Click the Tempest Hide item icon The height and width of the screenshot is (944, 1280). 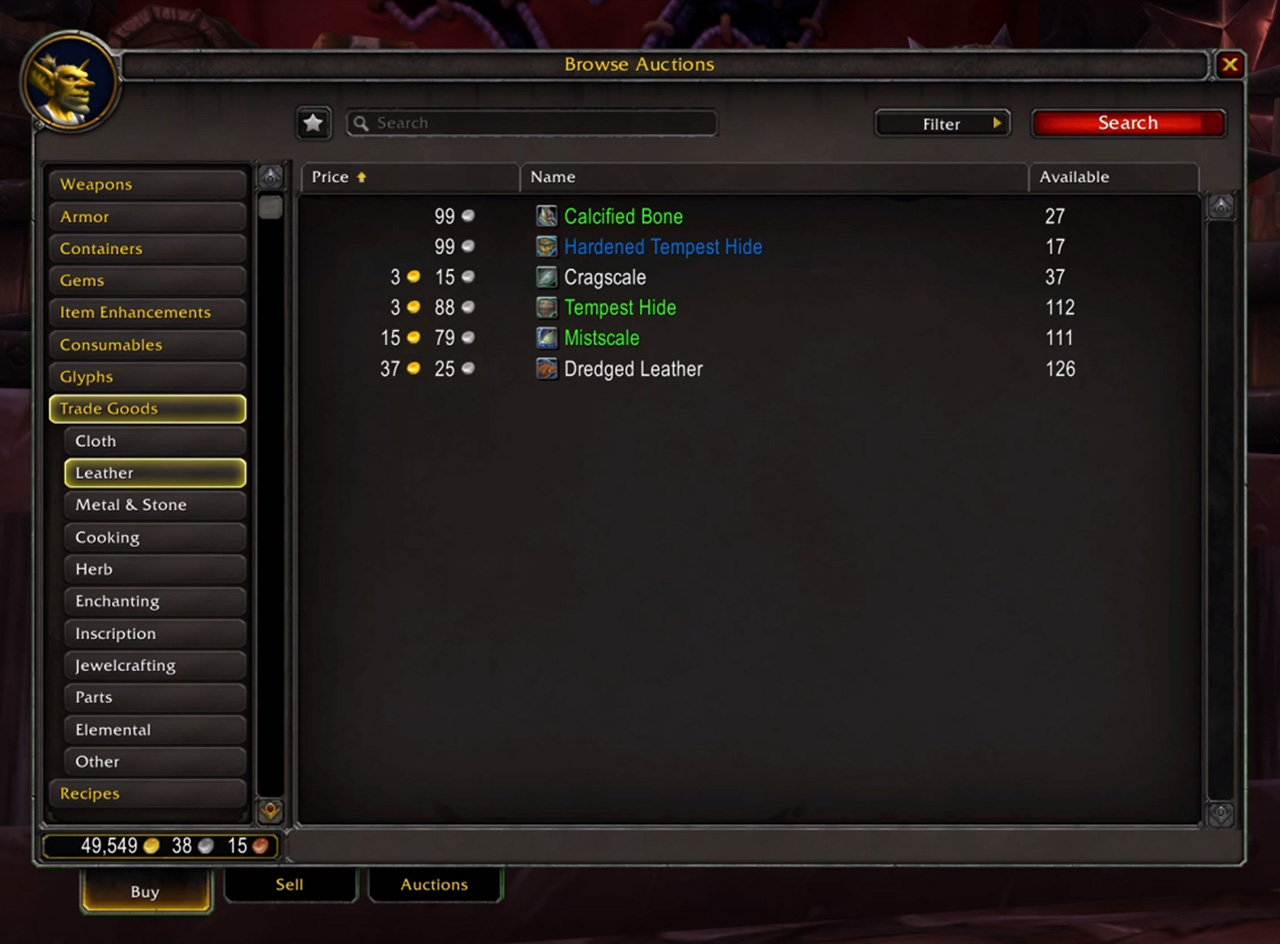[546, 307]
